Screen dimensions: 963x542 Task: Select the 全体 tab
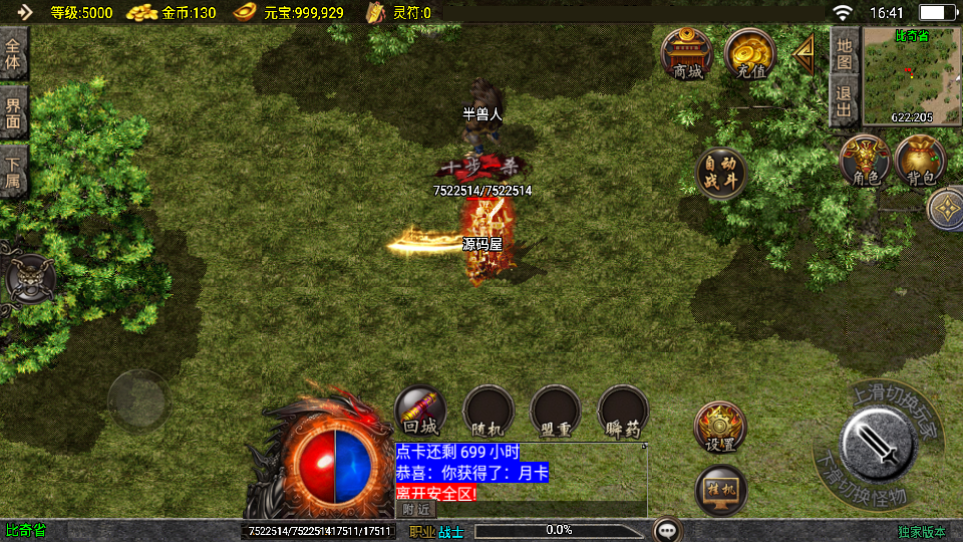click(13, 54)
